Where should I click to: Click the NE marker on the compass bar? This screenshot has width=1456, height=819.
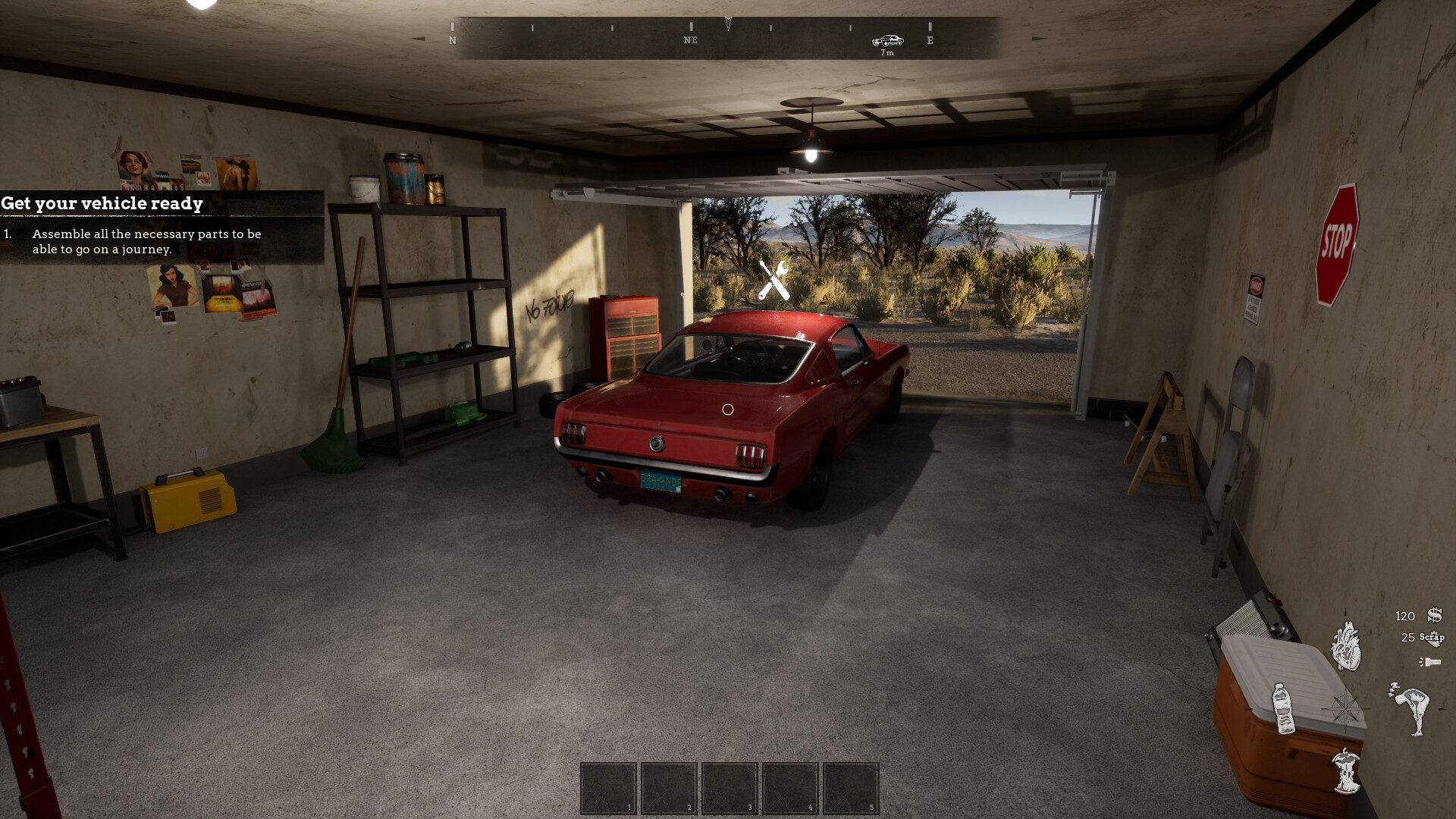[x=690, y=40]
